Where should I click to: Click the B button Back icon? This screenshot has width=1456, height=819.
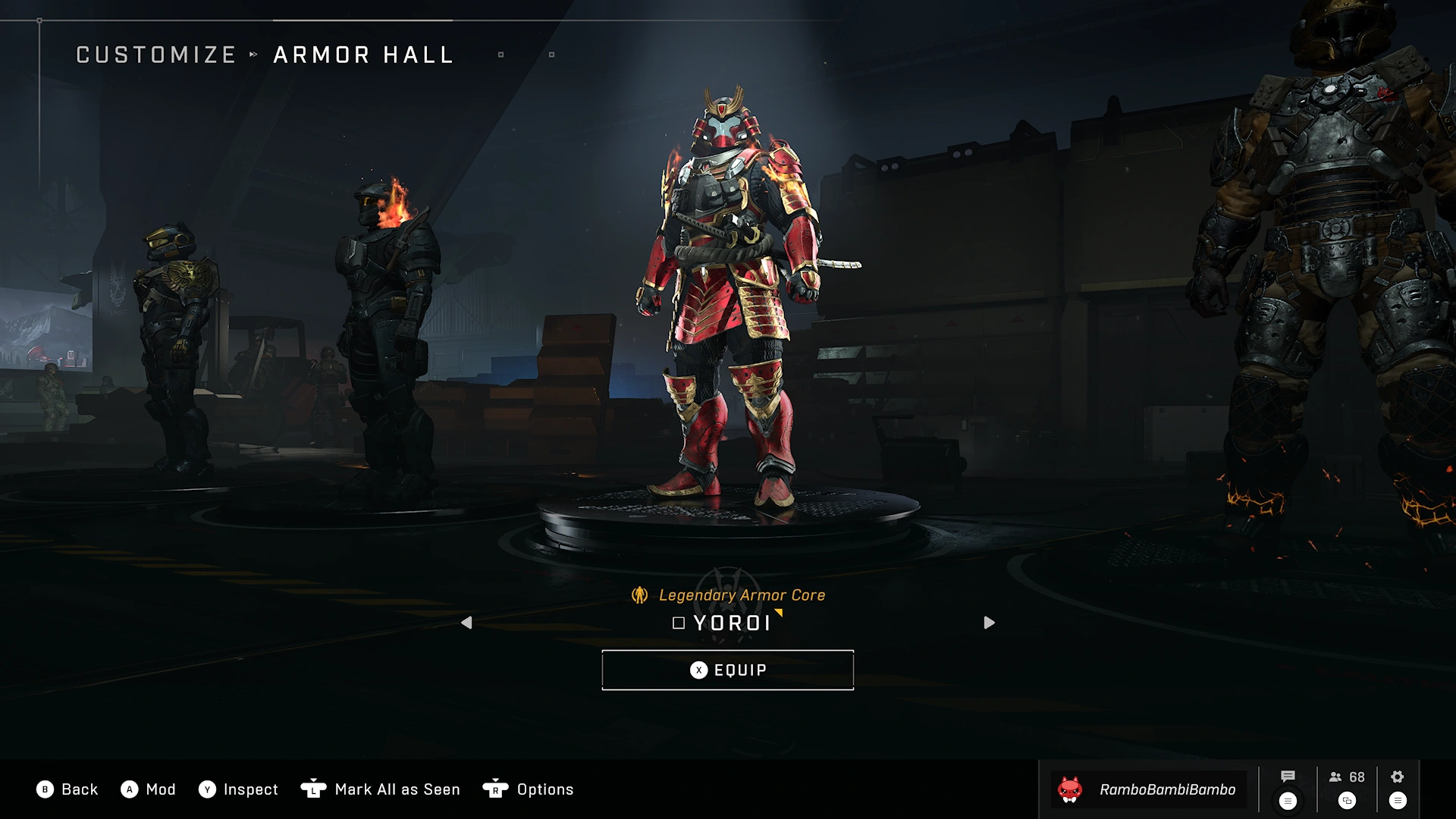click(45, 789)
